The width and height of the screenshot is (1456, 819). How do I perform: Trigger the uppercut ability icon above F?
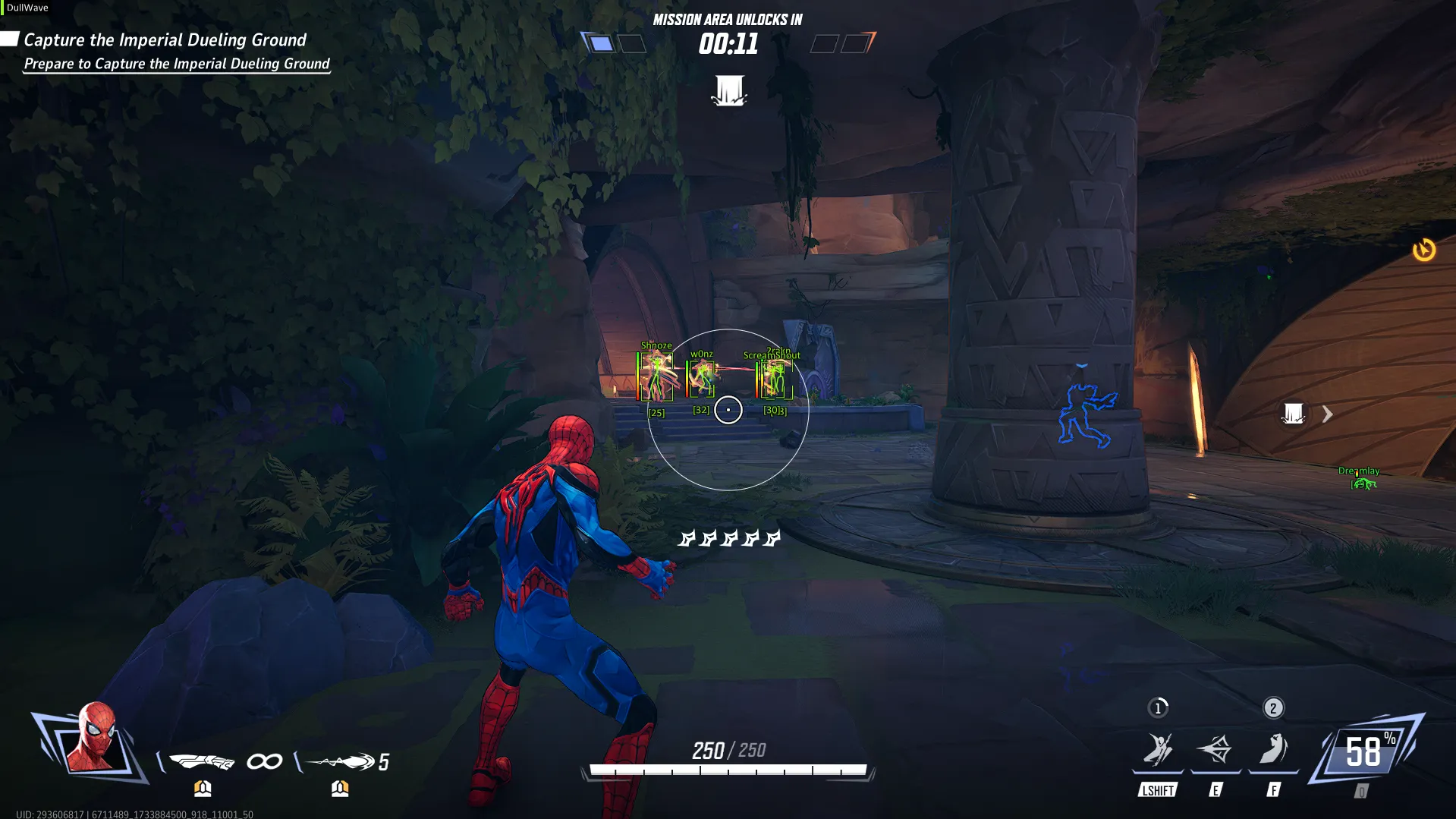pos(1273,750)
